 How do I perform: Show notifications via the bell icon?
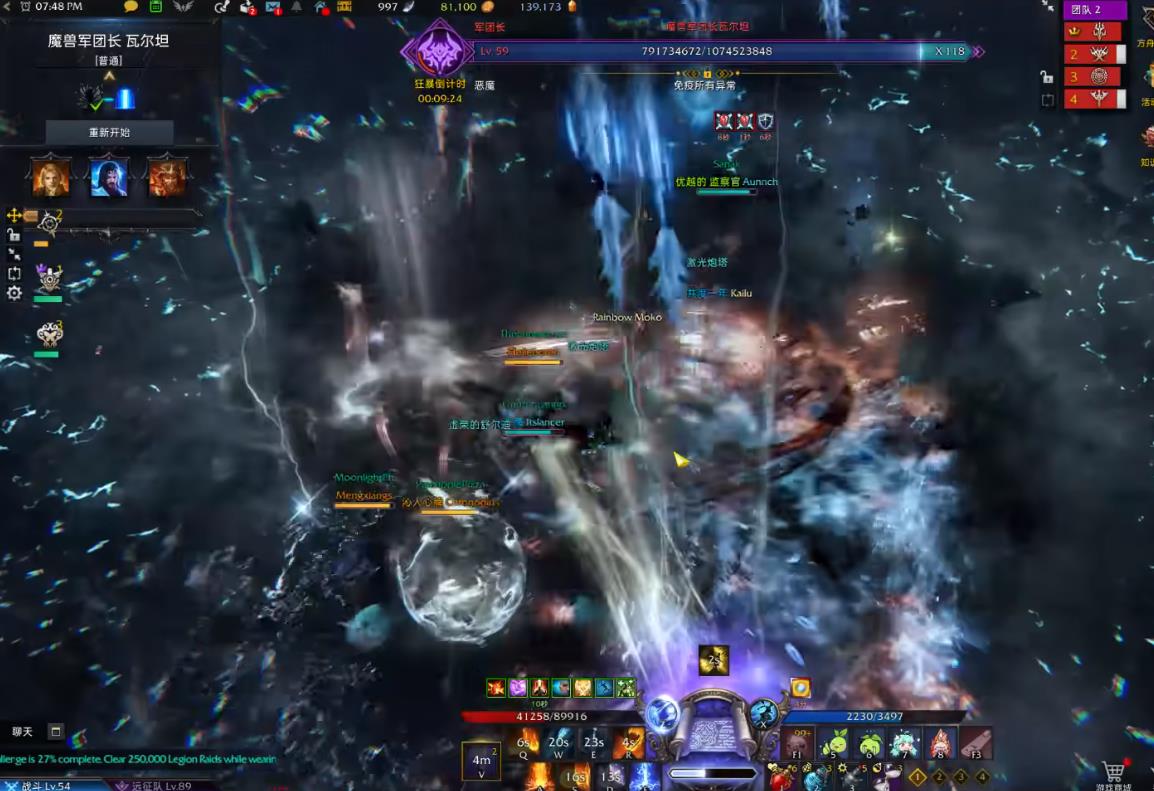coord(296,7)
